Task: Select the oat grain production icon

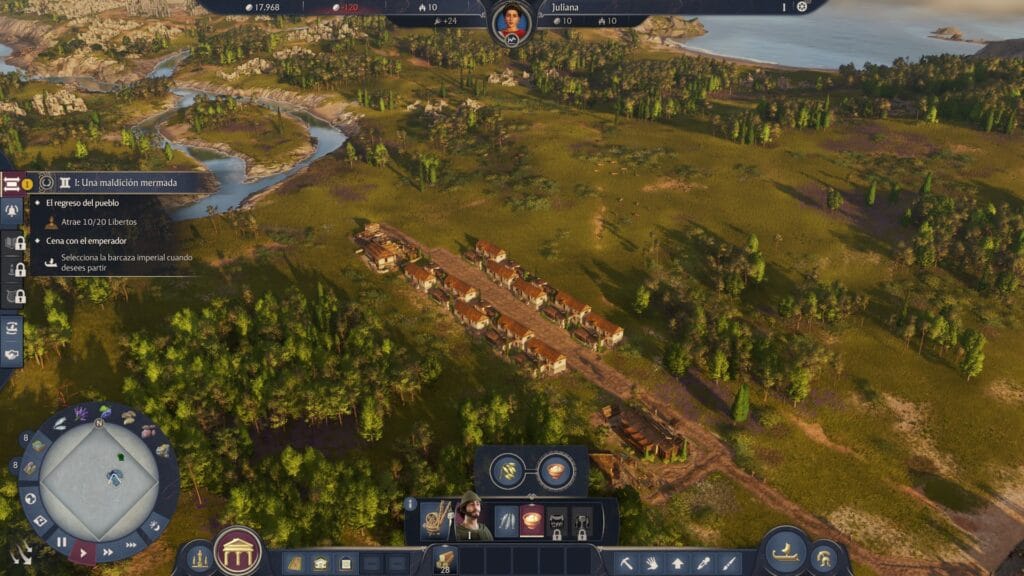Action: tap(509, 470)
